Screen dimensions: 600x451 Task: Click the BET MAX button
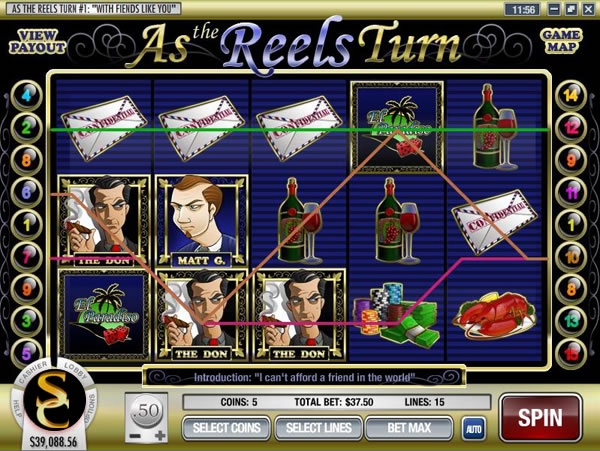[x=404, y=429]
